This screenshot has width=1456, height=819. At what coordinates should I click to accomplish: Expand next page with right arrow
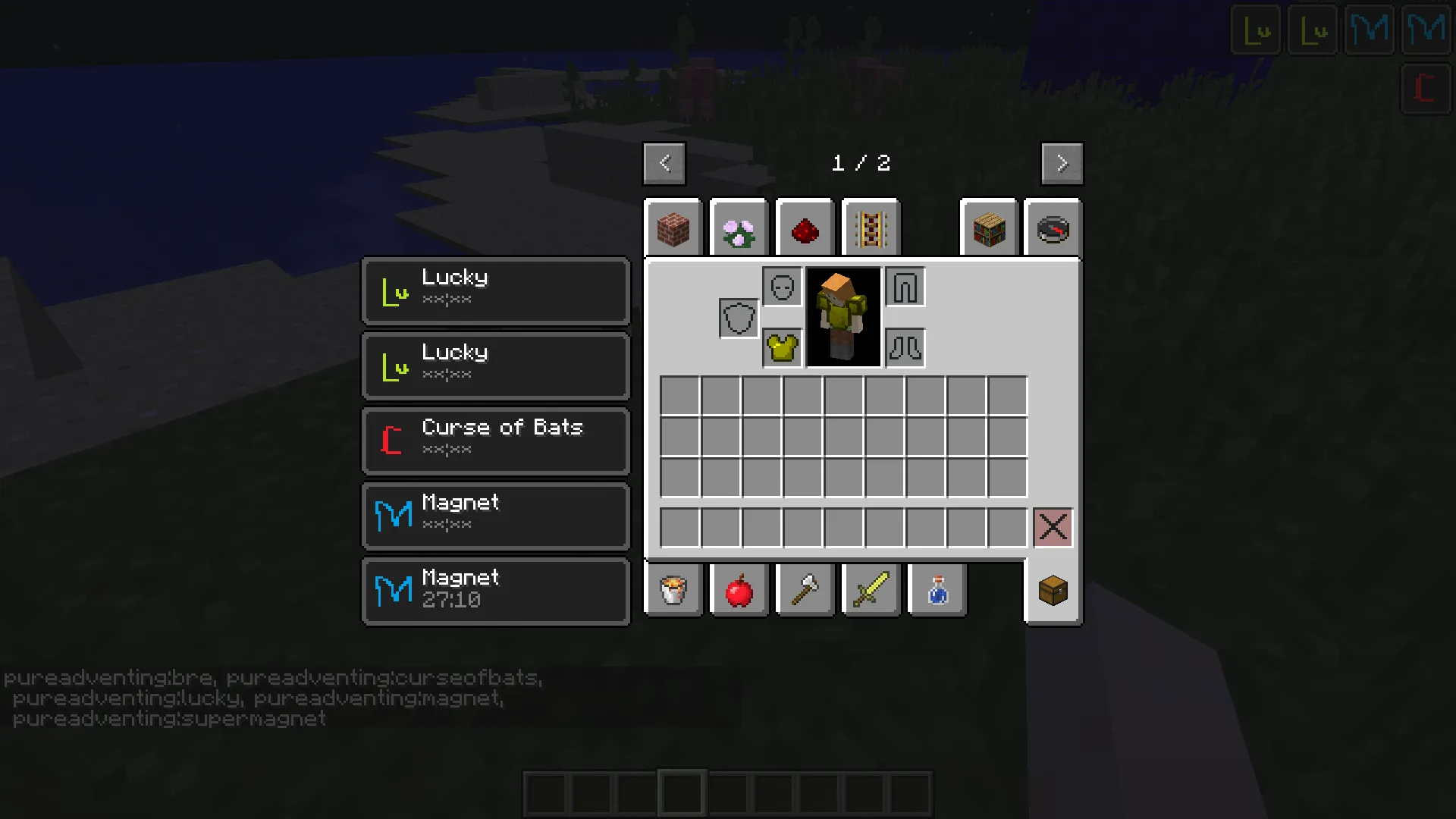pyautogui.click(x=1062, y=163)
